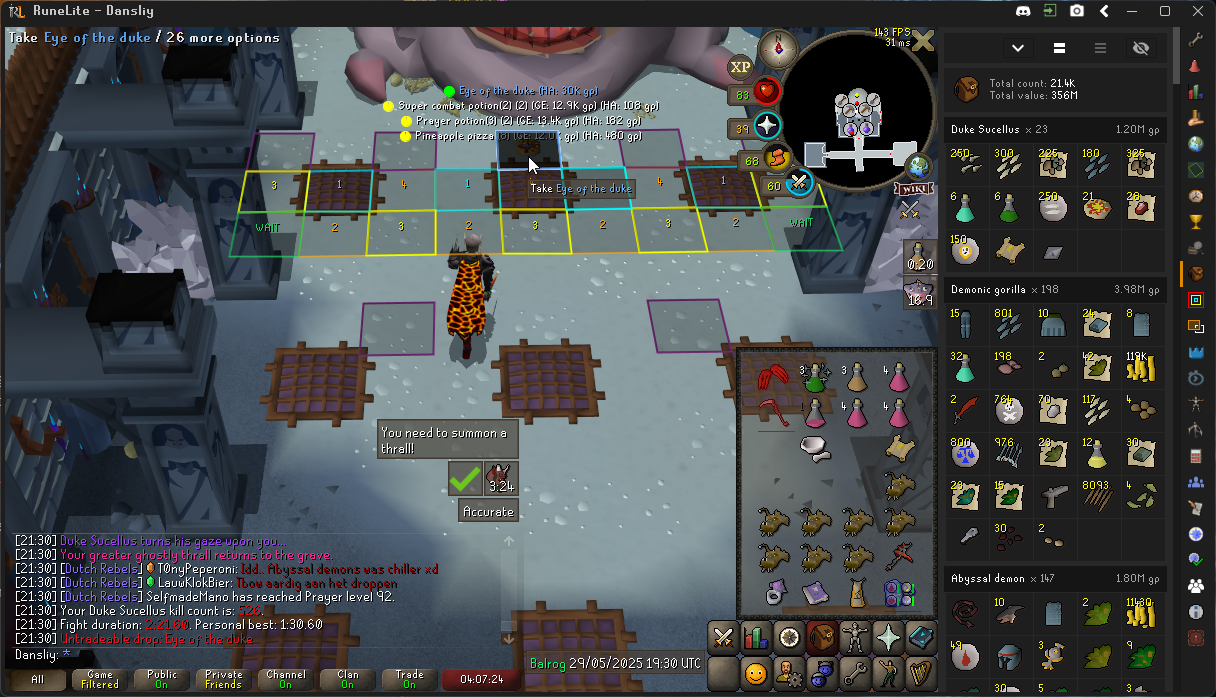Take a RuneLite screenshot with camera button
Screen dimensions: 1216x697
click(1077, 11)
